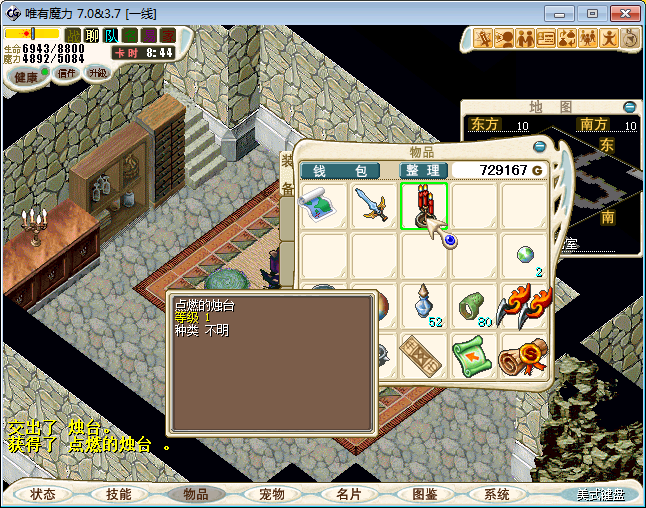Open the 技能 skills menu
The height and width of the screenshot is (508, 646).
coord(119,494)
